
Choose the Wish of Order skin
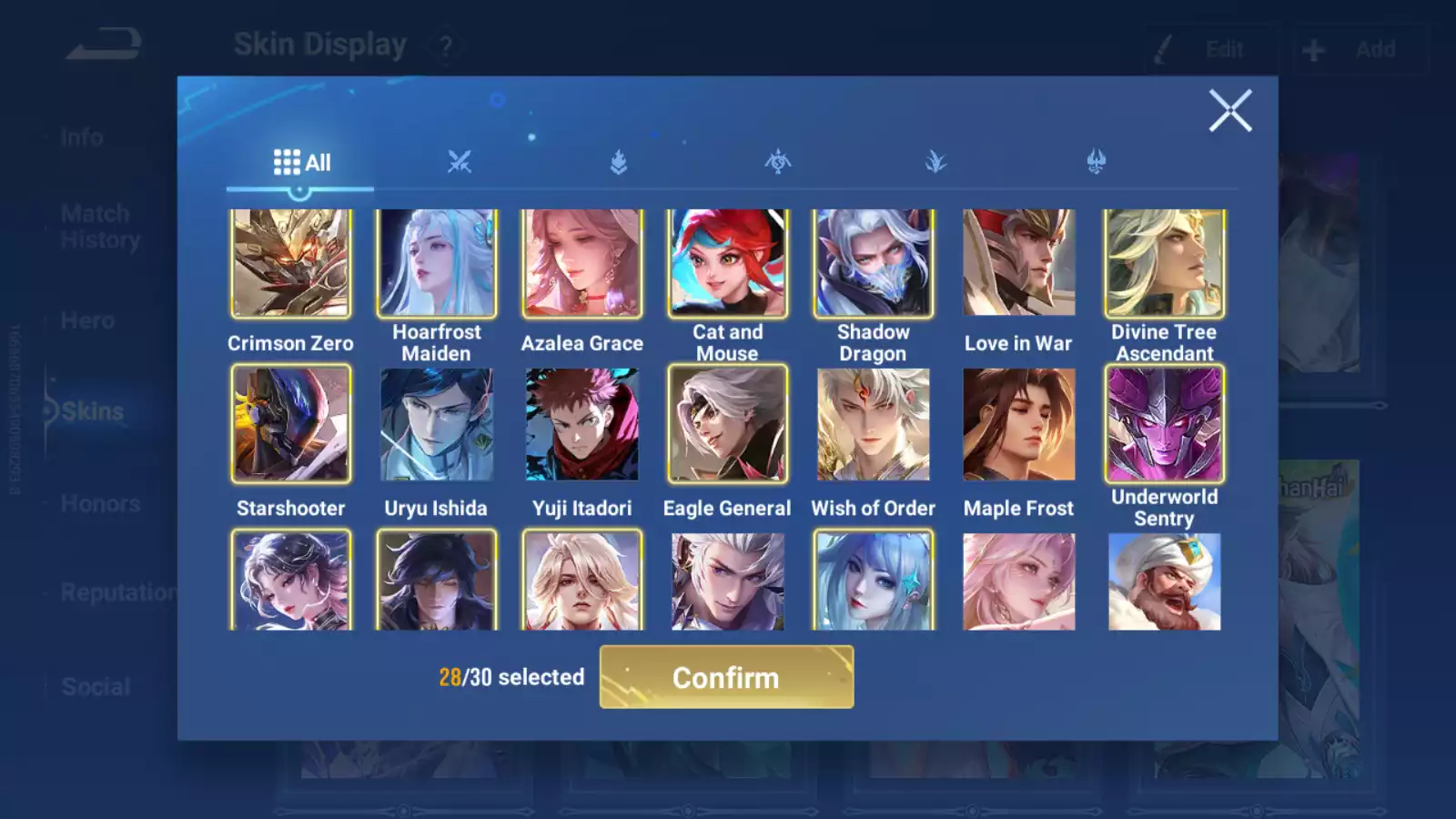click(874, 424)
